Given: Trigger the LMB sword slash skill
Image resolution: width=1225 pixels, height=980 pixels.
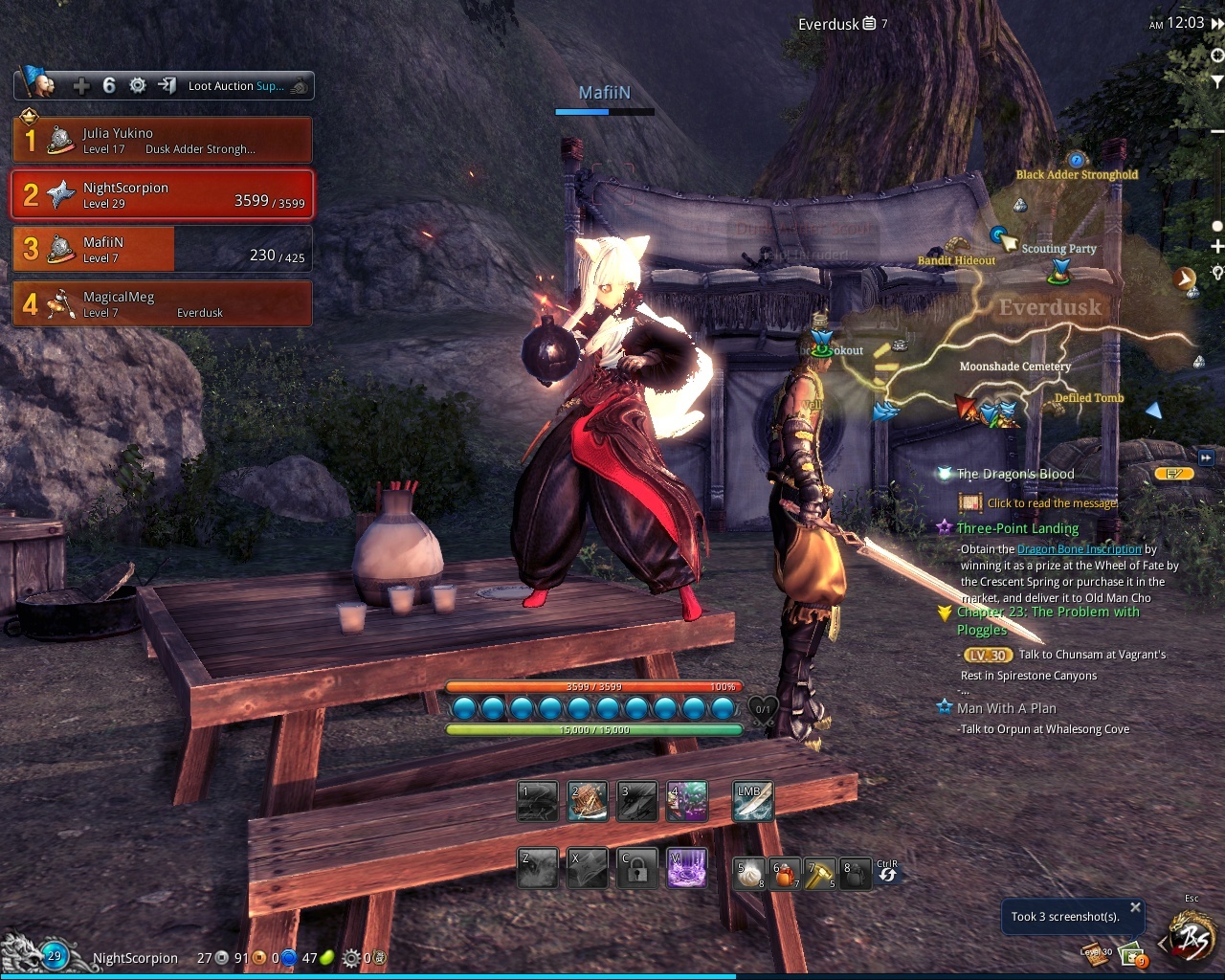Looking at the screenshot, I should click(753, 802).
